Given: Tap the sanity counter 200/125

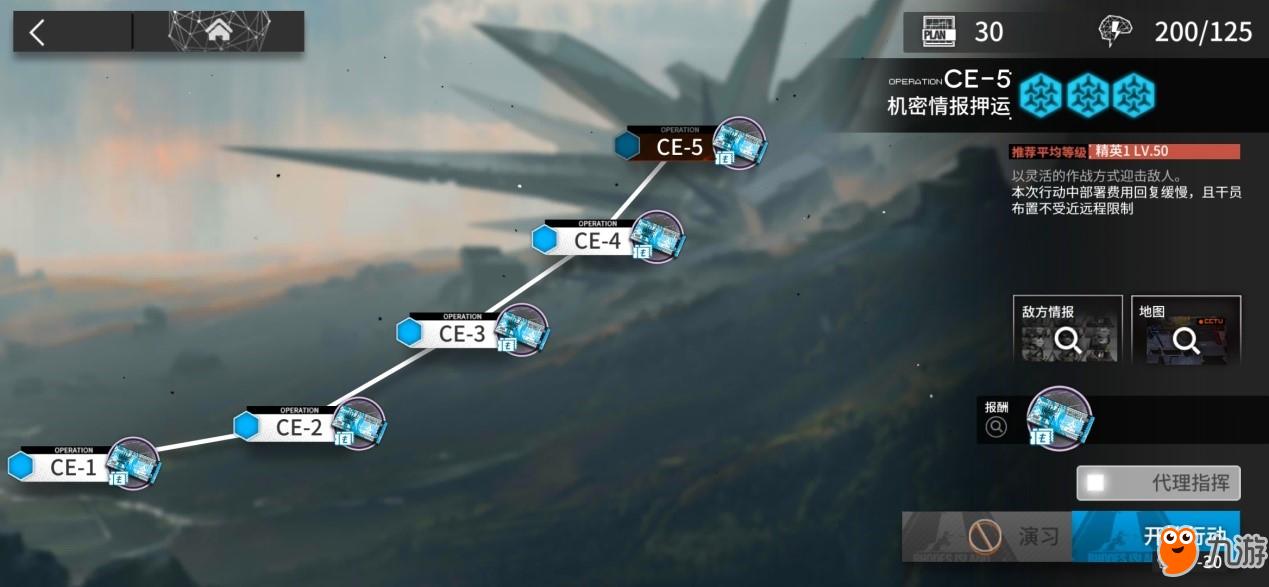Looking at the screenshot, I should (1203, 32).
